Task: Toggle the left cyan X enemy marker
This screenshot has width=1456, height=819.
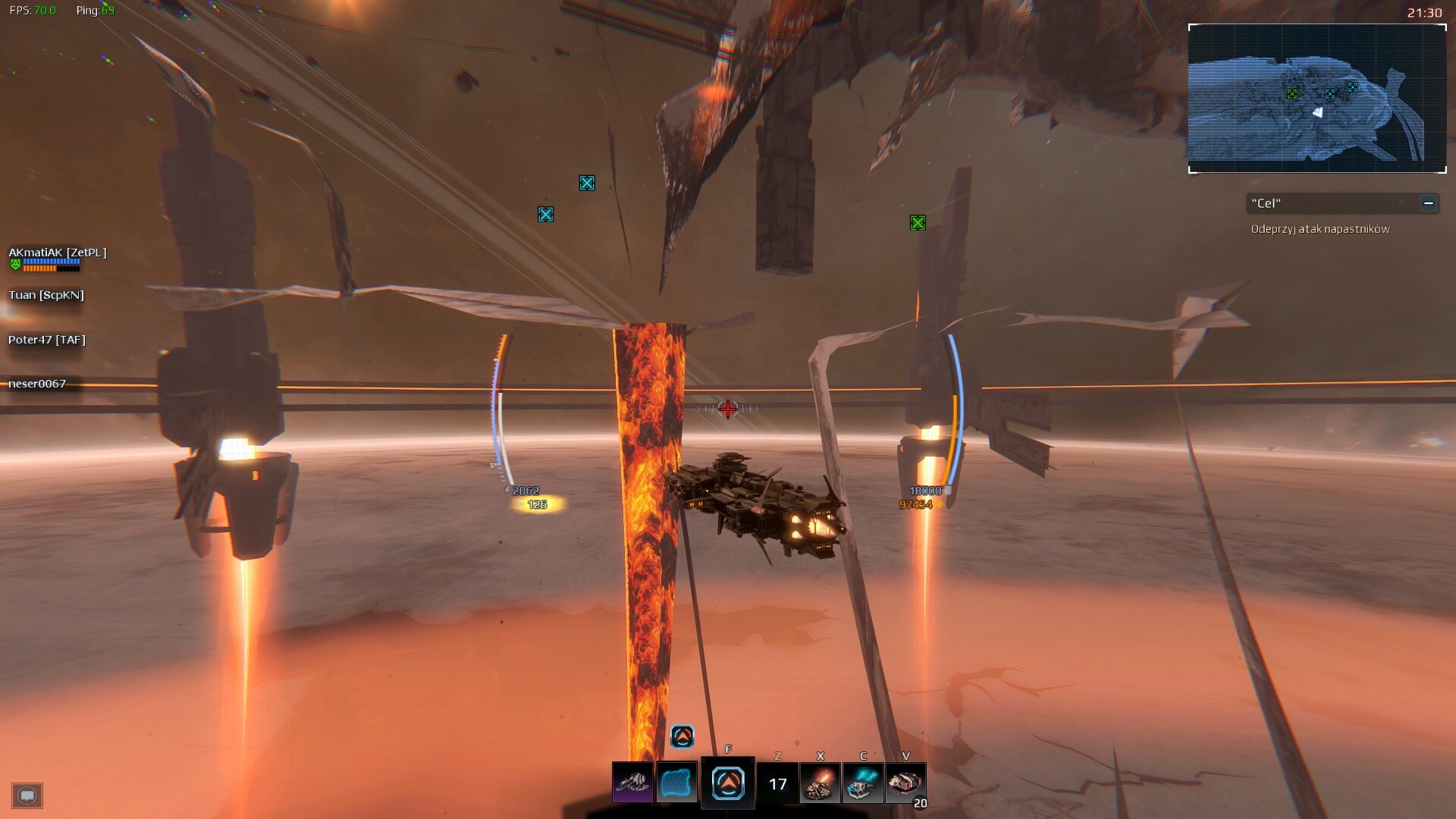Action: (544, 214)
